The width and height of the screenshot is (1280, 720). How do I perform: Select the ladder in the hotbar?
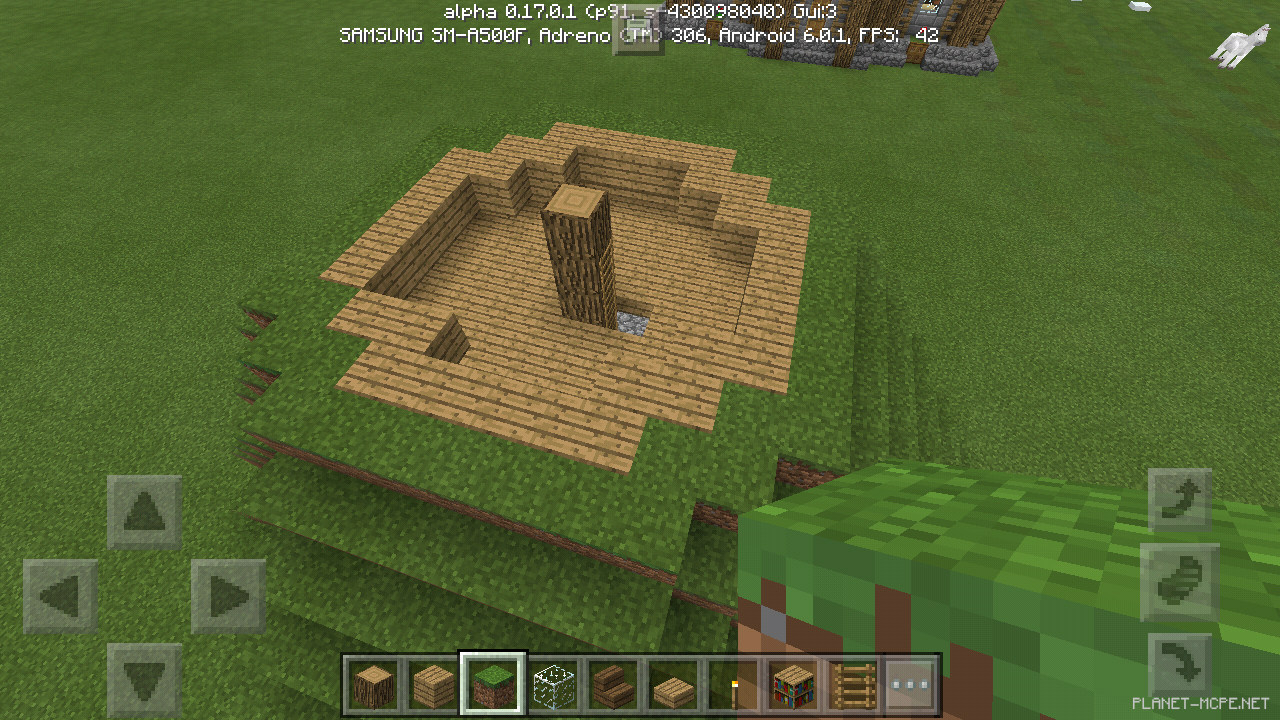pos(853,684)
